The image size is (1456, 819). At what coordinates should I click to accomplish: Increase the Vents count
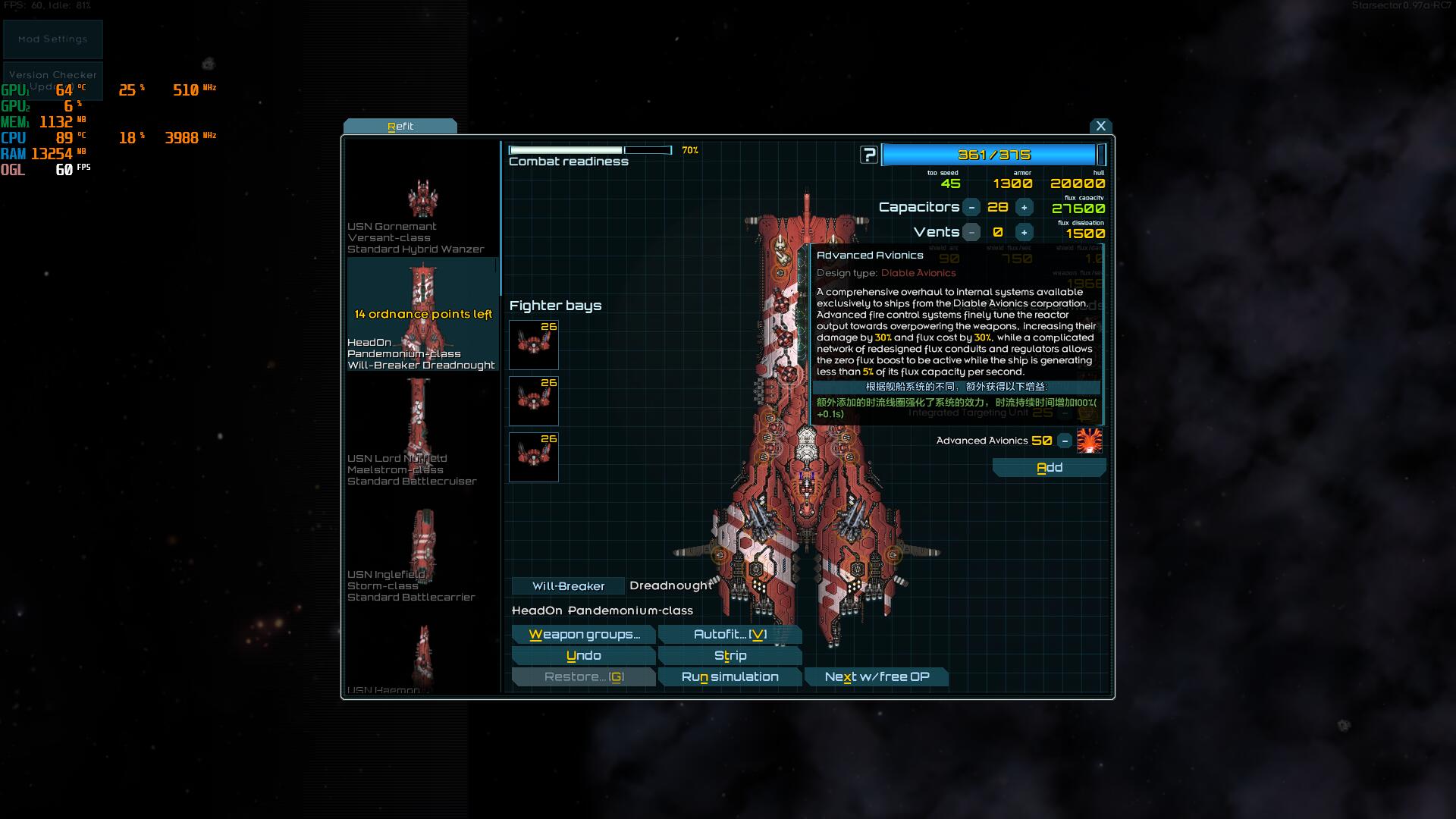coord(1024,233)
